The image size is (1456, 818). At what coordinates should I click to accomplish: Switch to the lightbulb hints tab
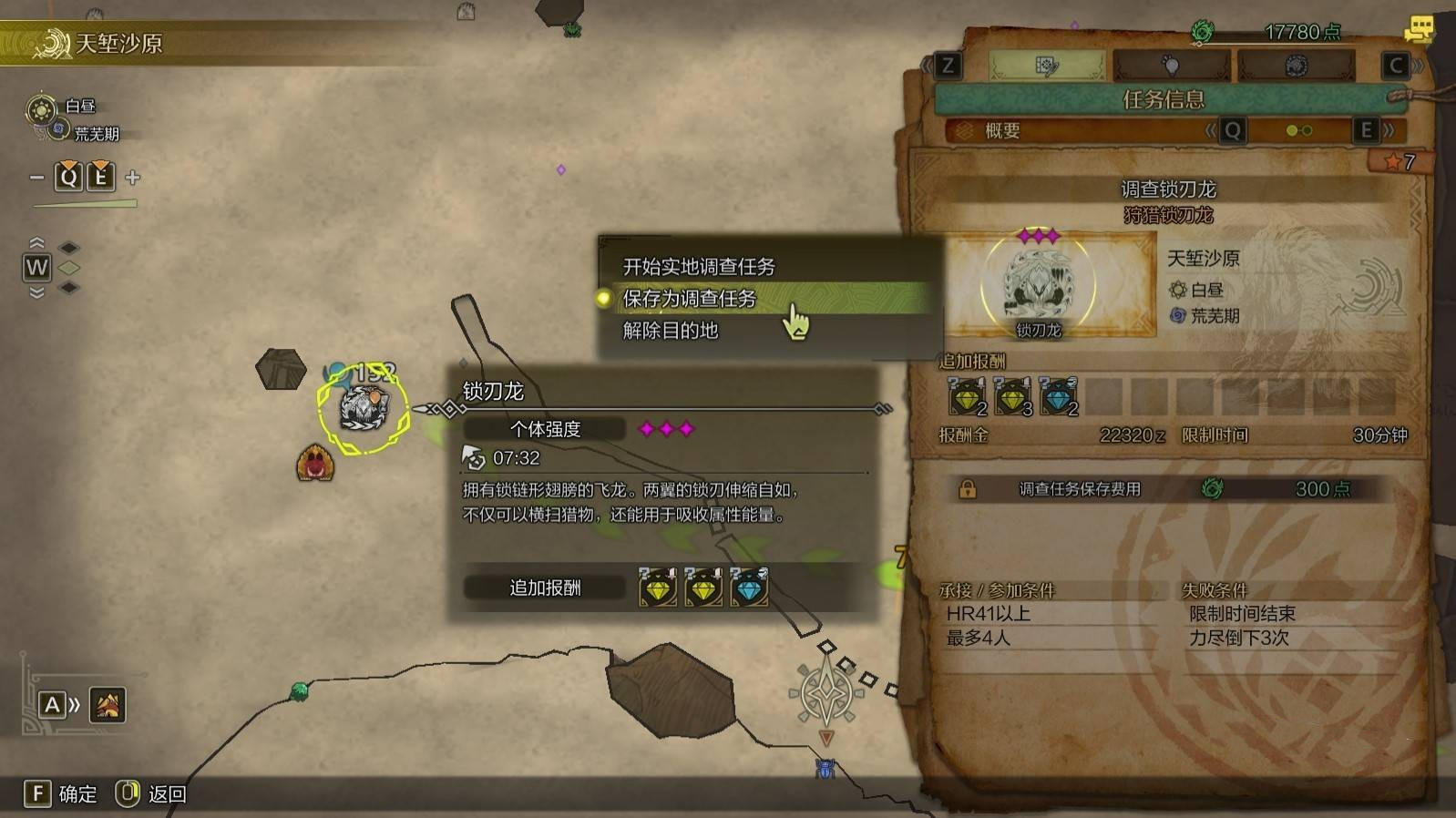click(x=1171, y=66)
